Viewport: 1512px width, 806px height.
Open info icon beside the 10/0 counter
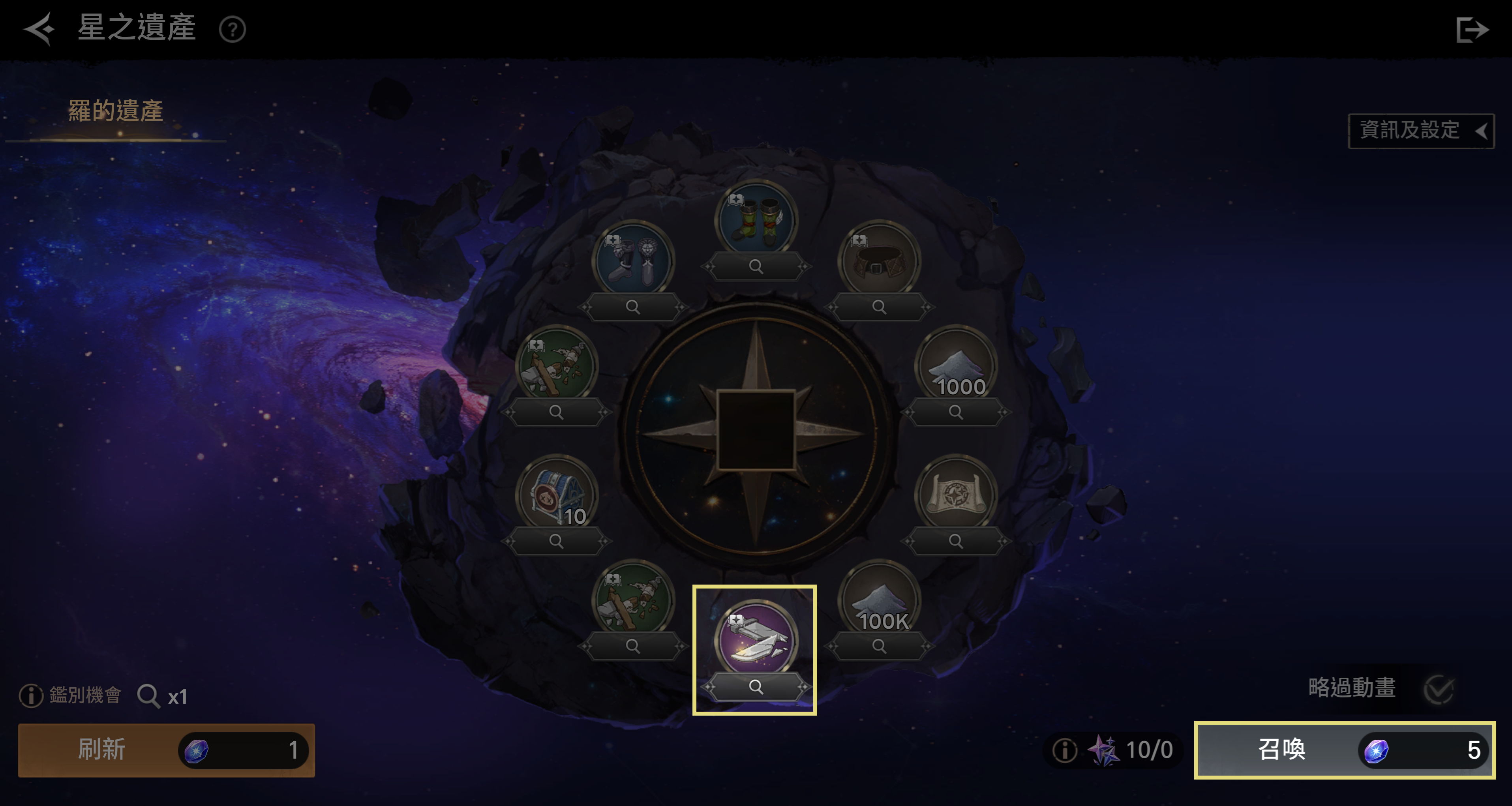1064,750
